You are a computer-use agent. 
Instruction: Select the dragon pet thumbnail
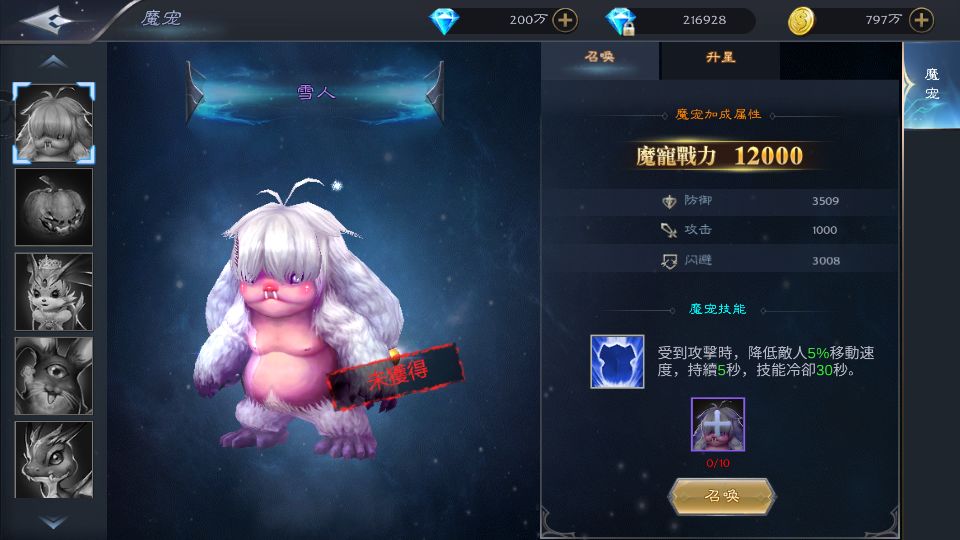[x=54, y=459]
